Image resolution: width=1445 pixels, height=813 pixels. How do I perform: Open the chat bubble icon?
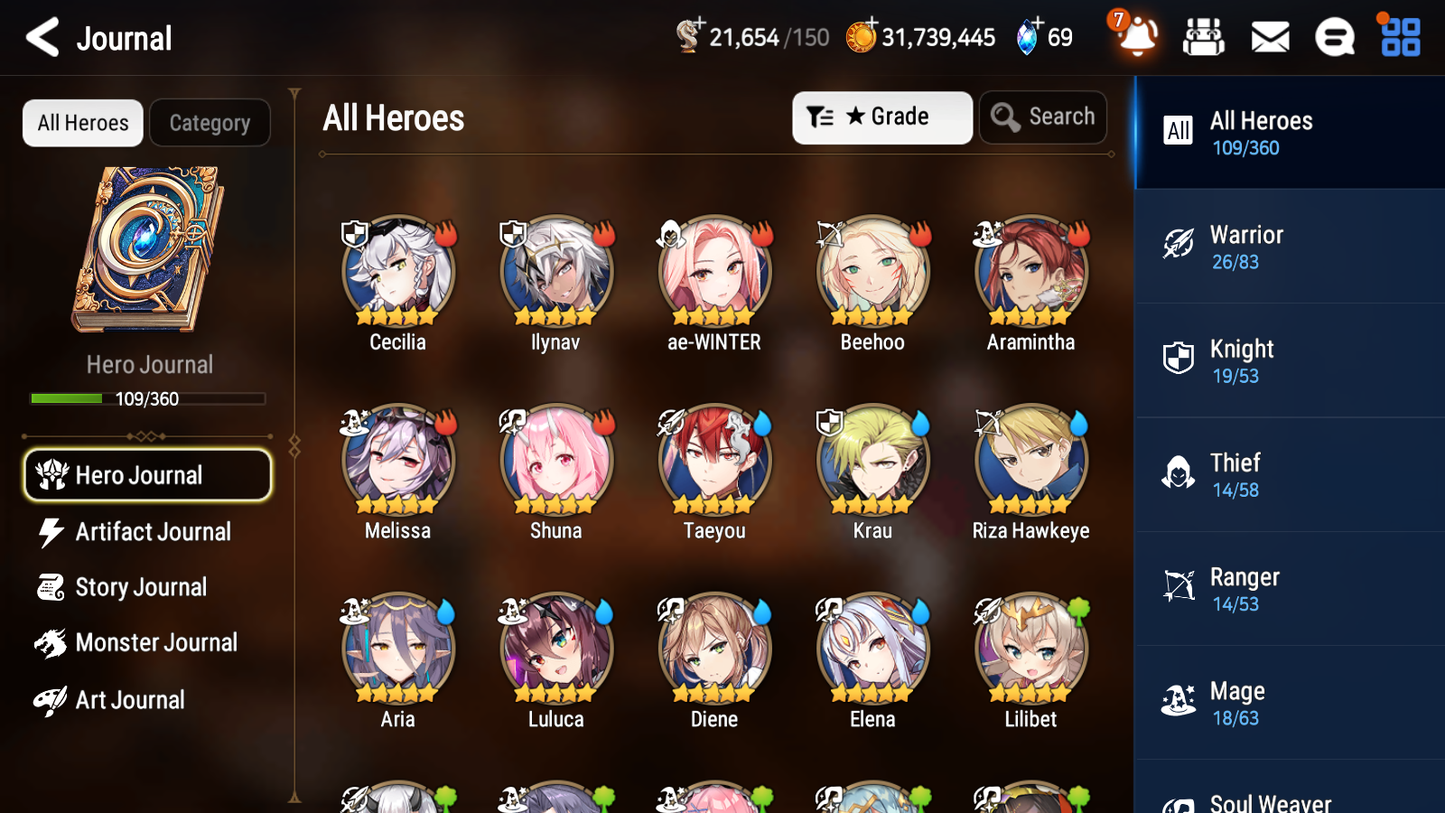tap(1334, 36)
